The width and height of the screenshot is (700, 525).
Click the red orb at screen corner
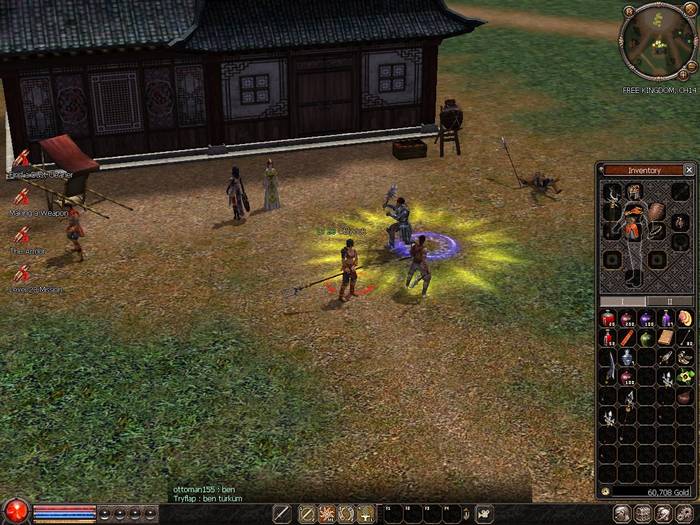pos(15,511)
